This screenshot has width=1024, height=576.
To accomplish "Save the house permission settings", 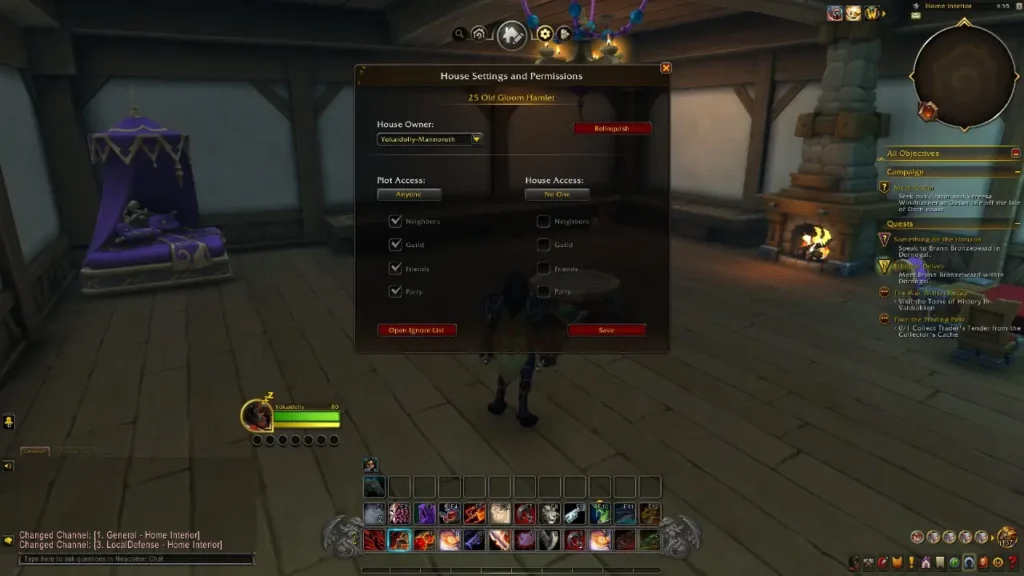I will (607, 330).
